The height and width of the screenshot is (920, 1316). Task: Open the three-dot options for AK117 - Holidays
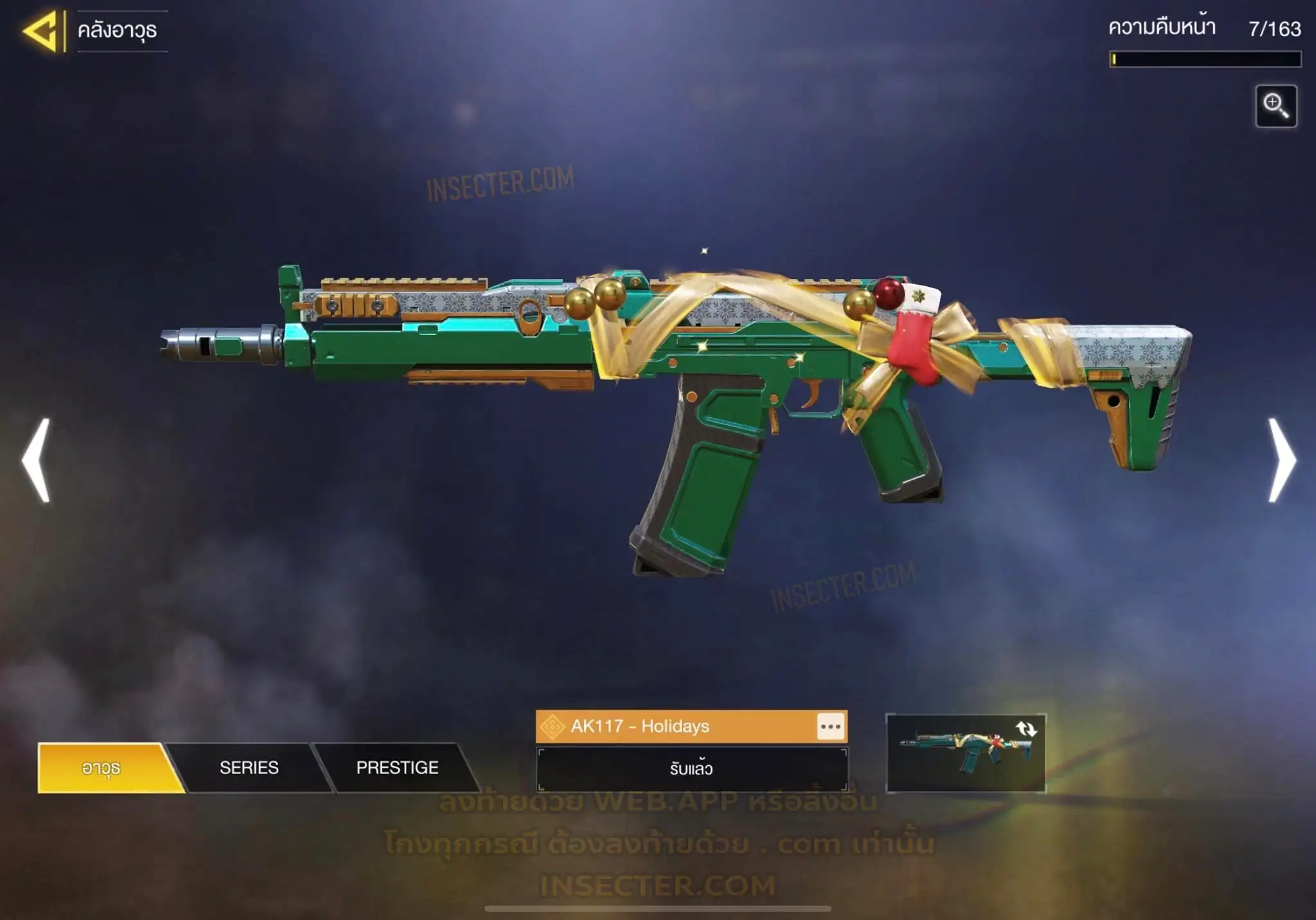point(830,726)
